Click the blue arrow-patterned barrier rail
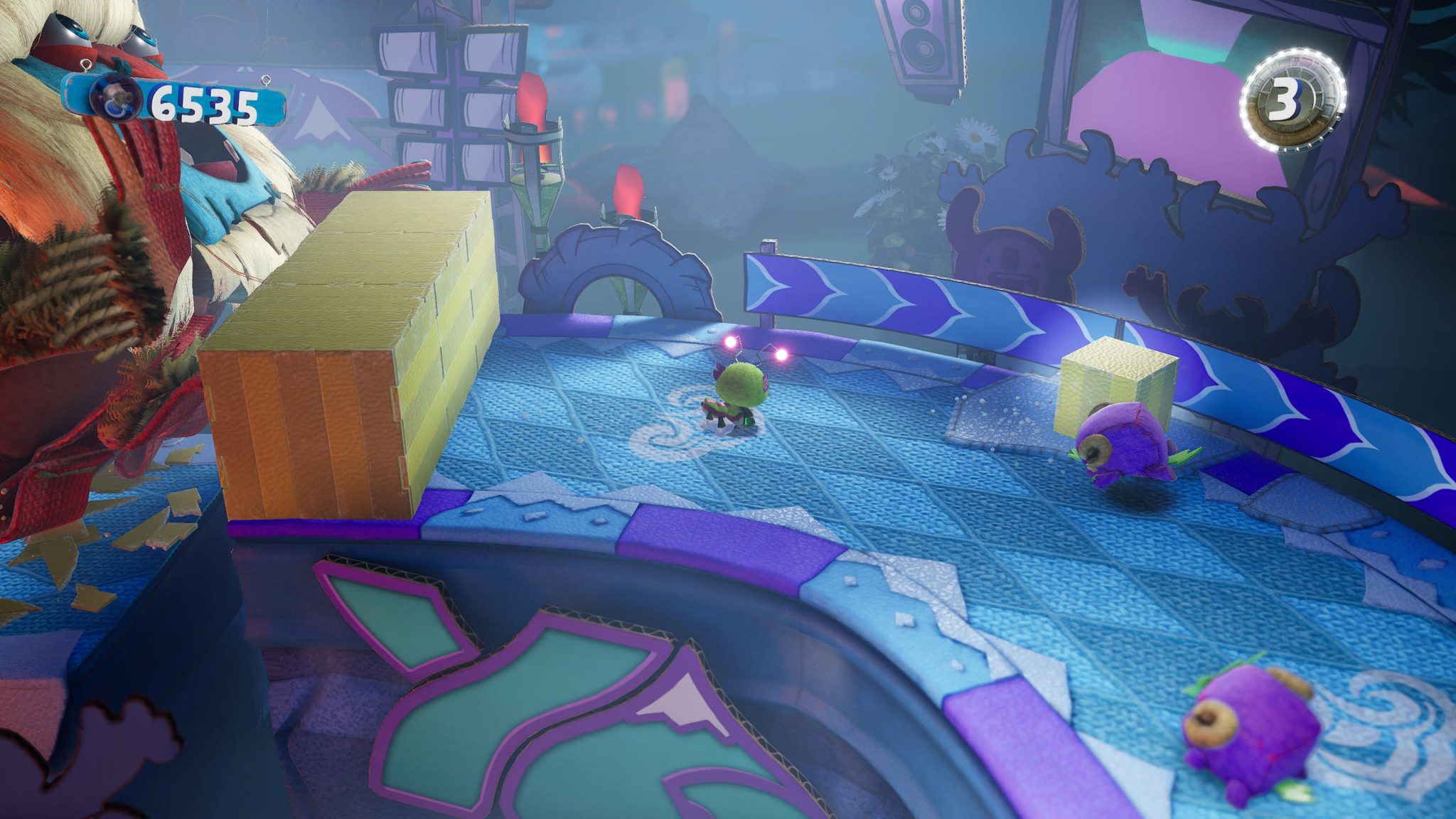Screen dimensions: 1456x819 click(x=924, y=299)
